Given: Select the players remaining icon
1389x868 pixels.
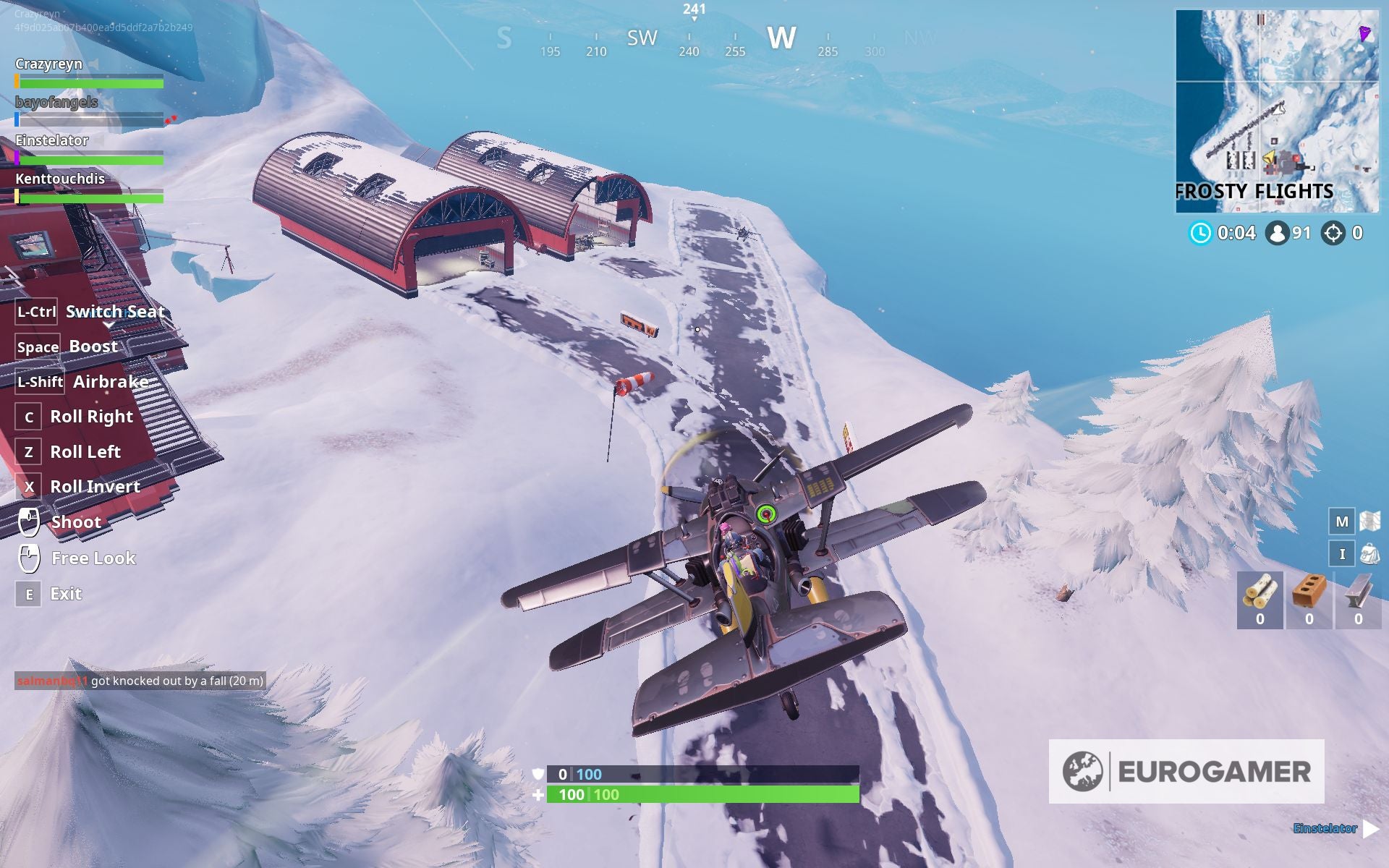Looking at the screenshot, I should pyautogui.click(x=1278, y=232).
